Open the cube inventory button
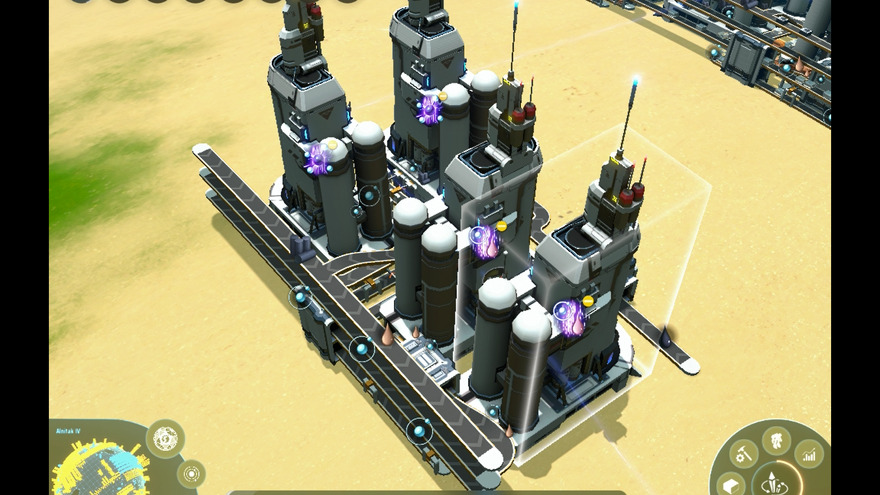 coord(730,485)
